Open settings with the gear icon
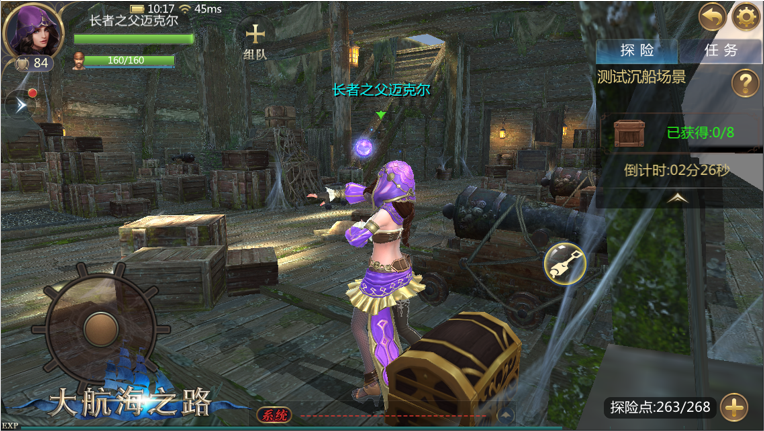 point(746,16)
